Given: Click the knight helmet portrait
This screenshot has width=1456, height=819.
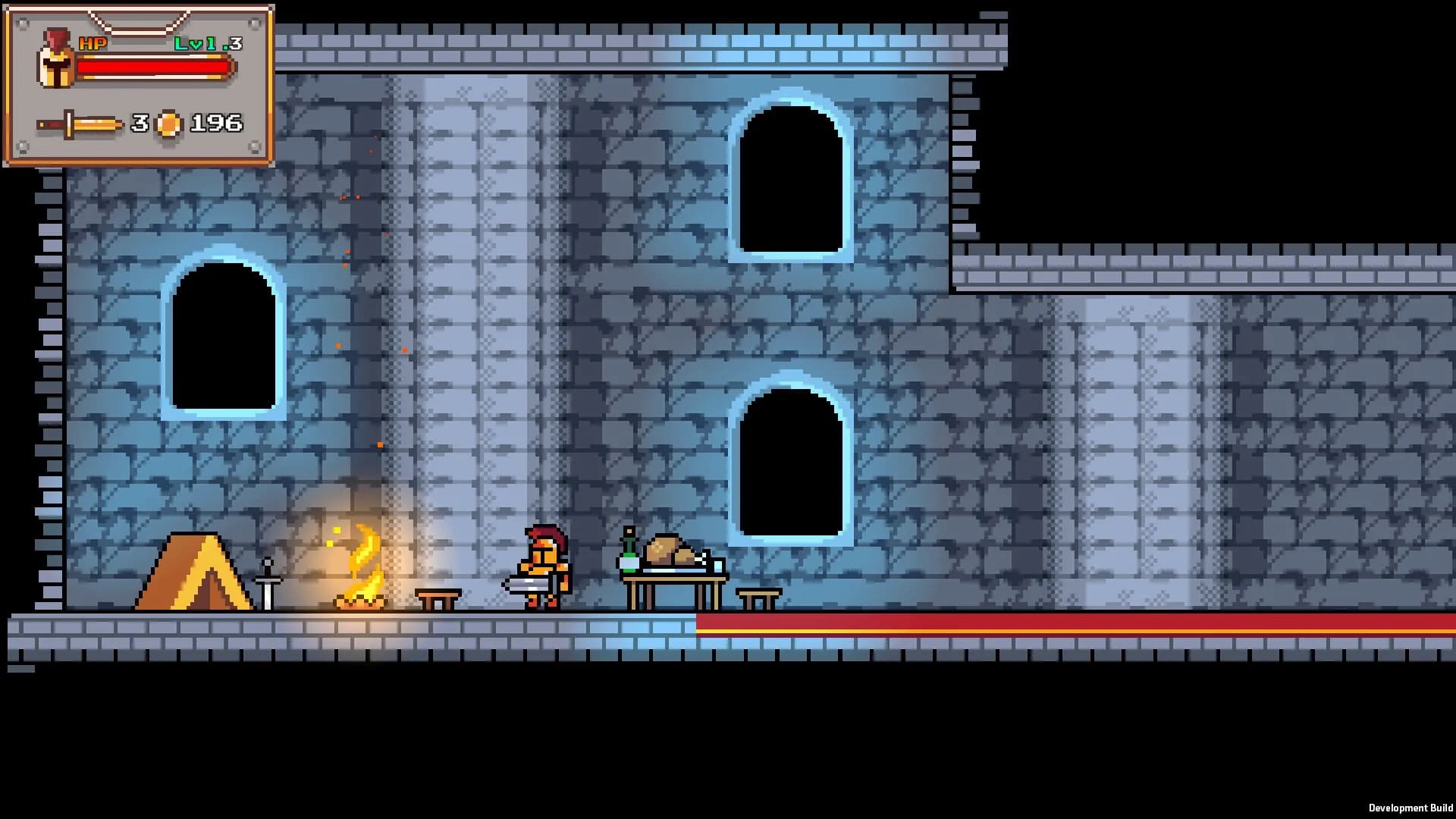Looking at the screenshot, I should tap(56, 59).
